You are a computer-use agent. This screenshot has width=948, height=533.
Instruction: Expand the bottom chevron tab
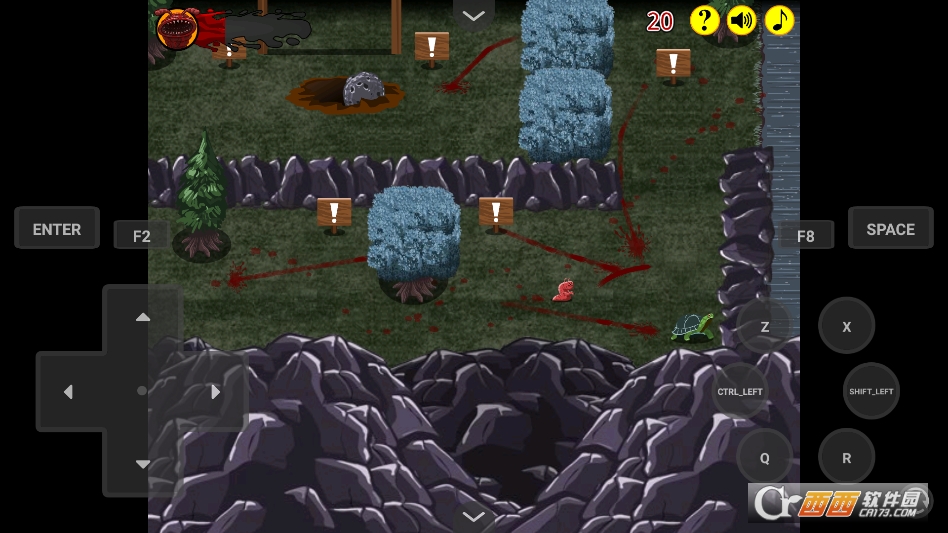(x=474, y=517)
